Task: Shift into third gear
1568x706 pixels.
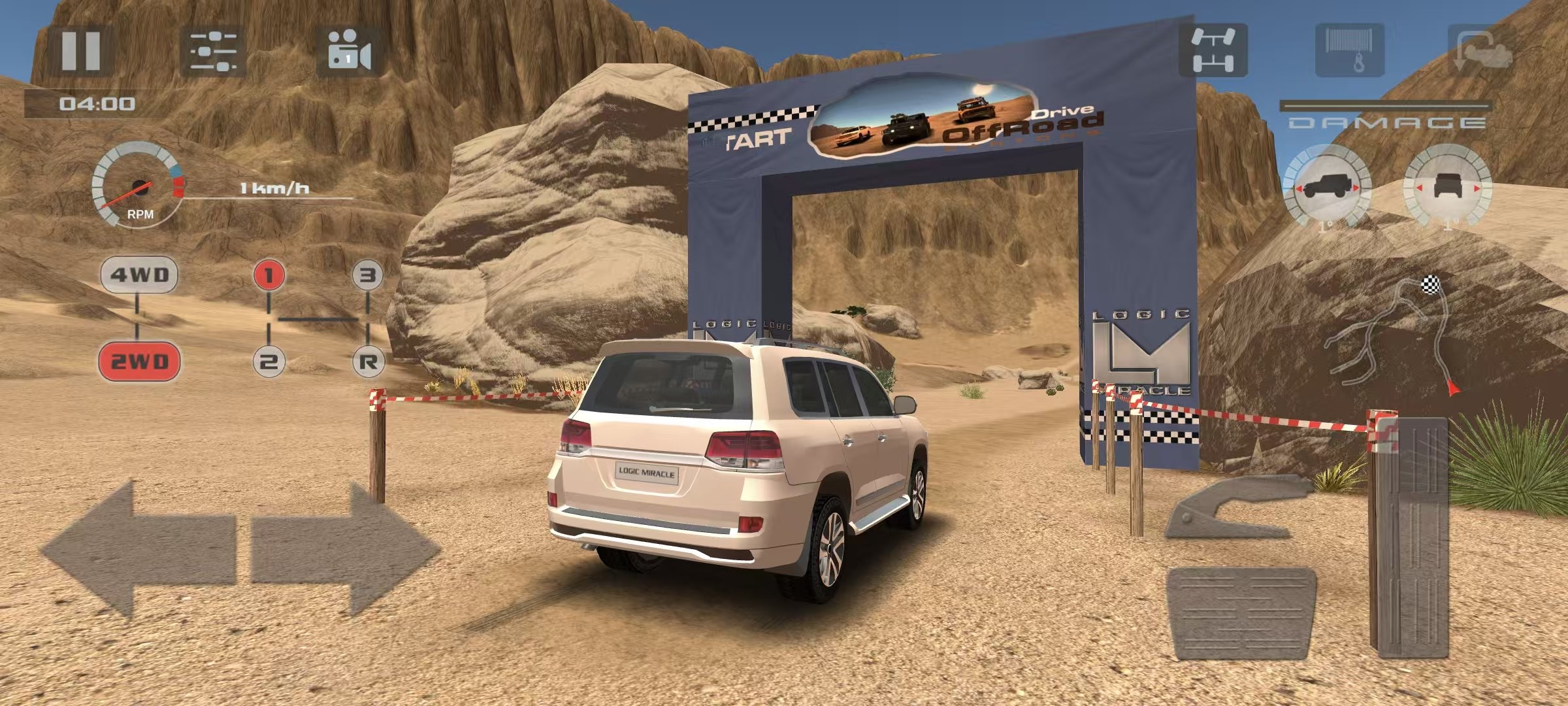Action: [368, 275]
